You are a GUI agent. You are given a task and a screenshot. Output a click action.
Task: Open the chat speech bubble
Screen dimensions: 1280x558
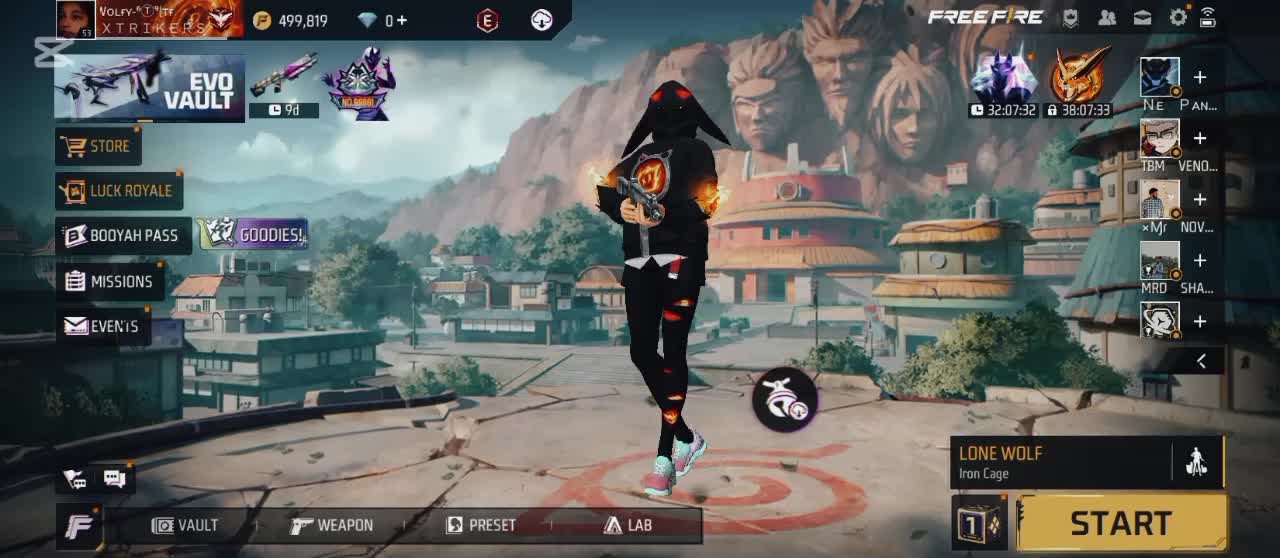(x=114, y=479)
